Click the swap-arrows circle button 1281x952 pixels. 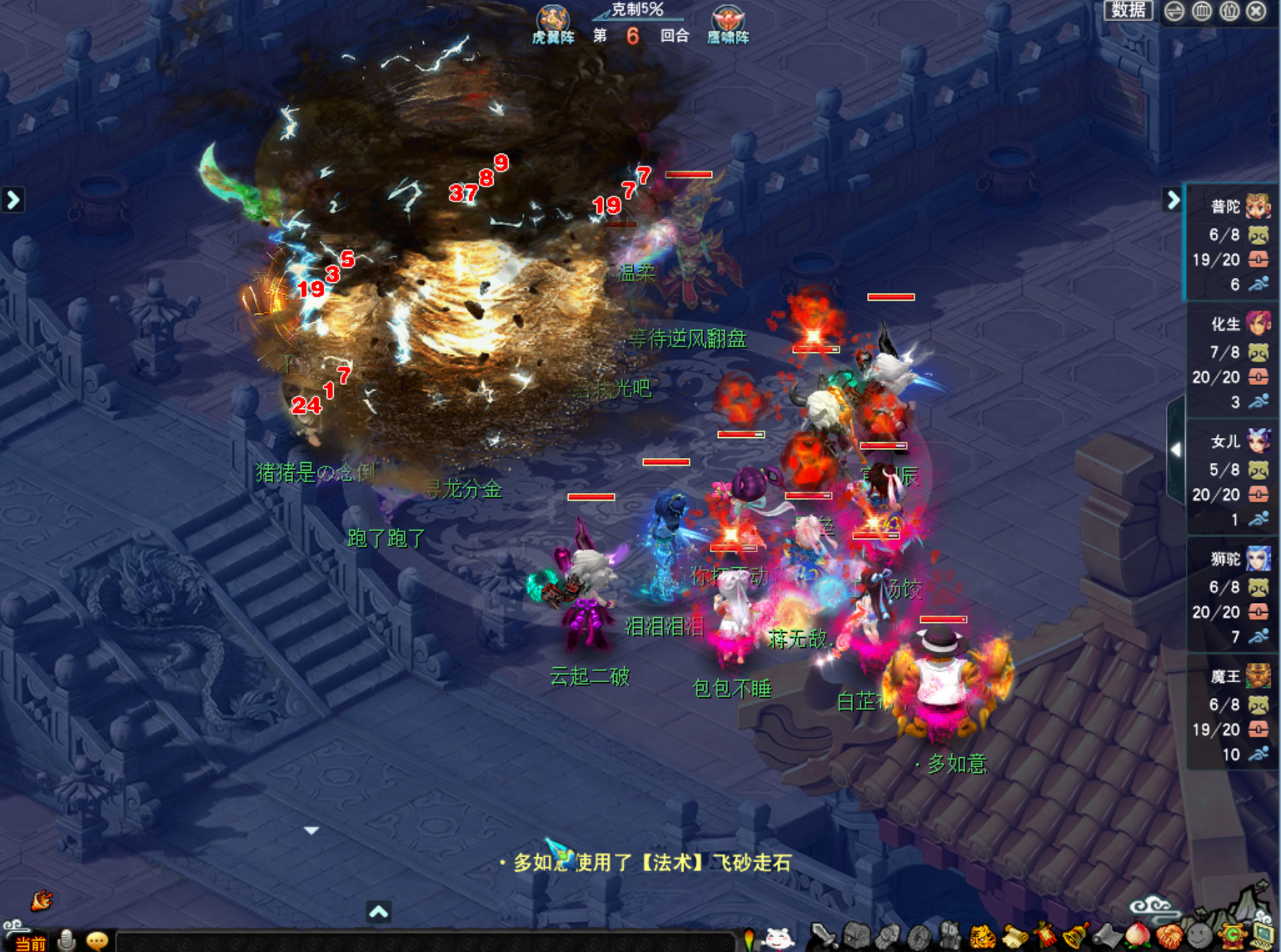click(x=1174, y=12)
